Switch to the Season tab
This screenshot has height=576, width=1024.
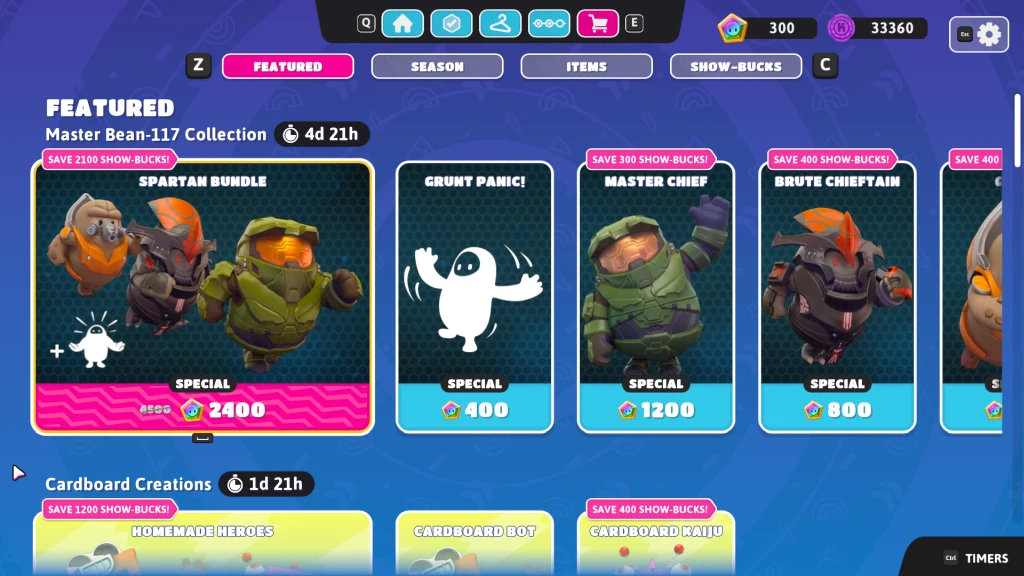[437, 67]
